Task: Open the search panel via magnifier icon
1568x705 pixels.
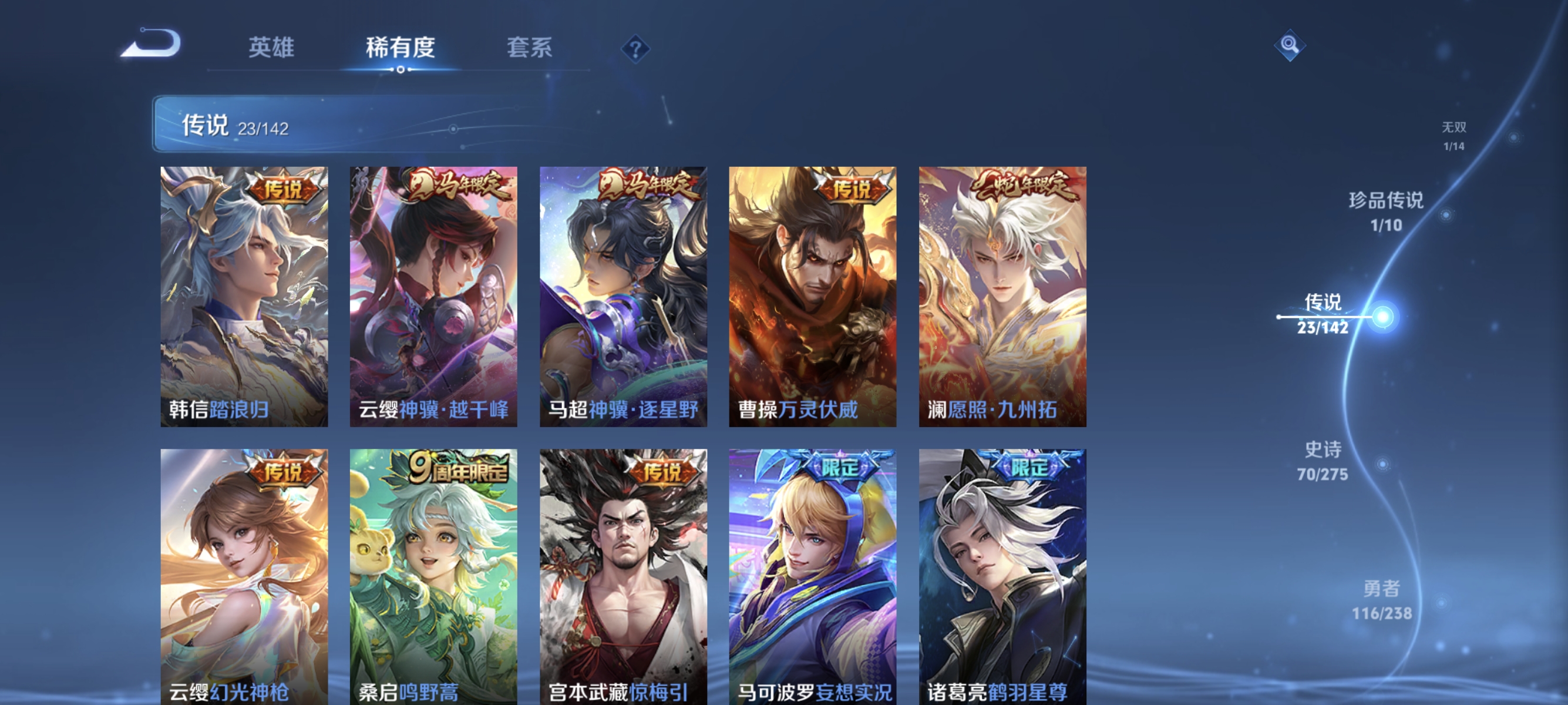Action: point(1290,45)
